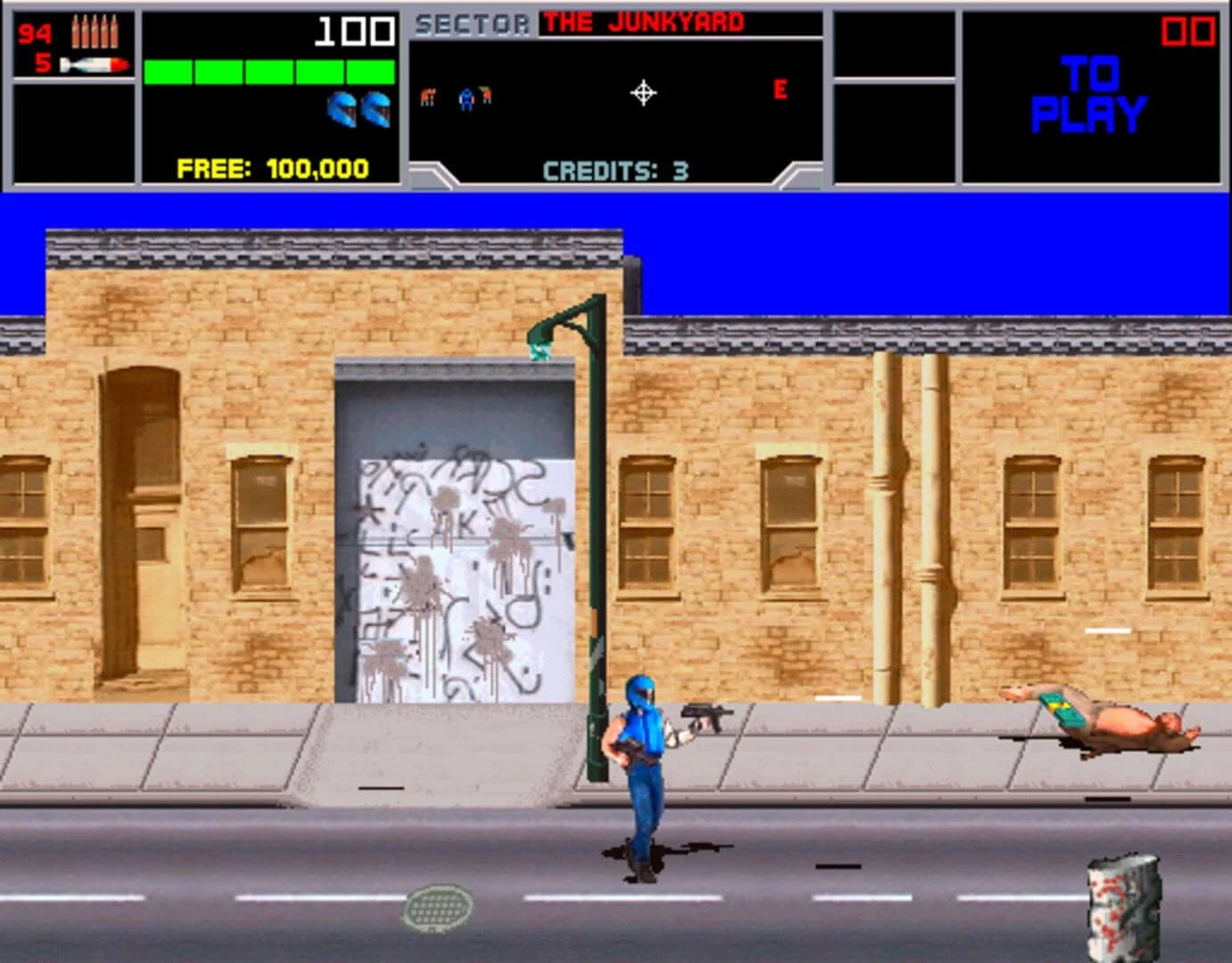Click the red E exit marker on radar
1232x963 pixels.
pos(781,87)
